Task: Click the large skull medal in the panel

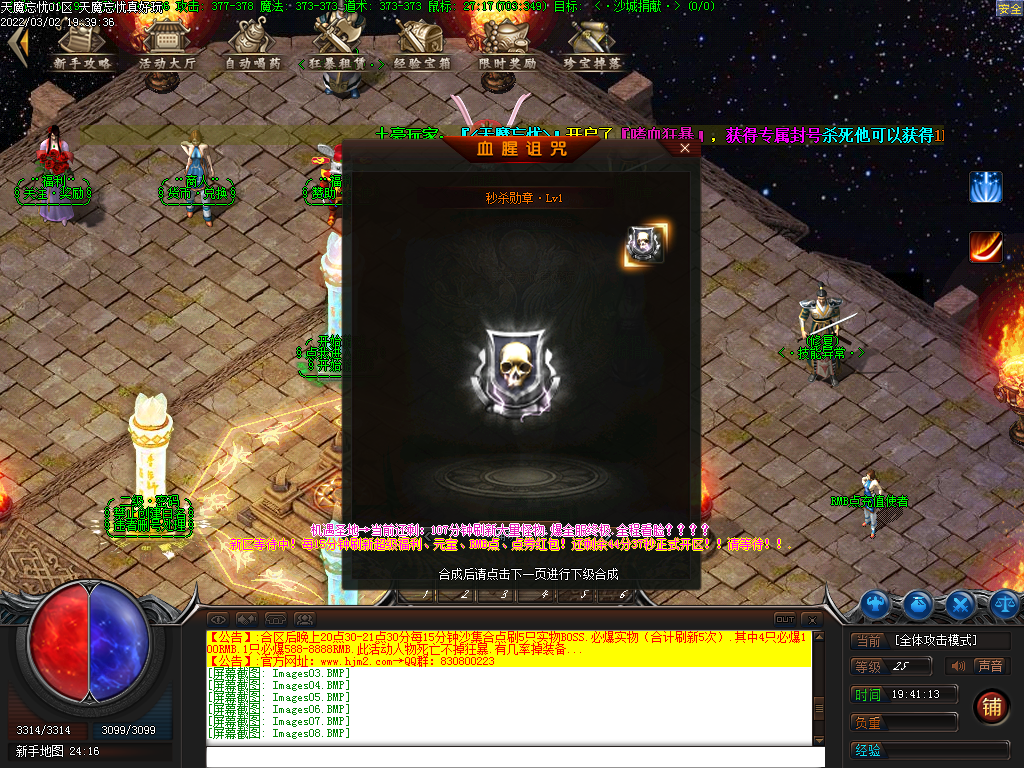Action: click(x=515, y=365)
